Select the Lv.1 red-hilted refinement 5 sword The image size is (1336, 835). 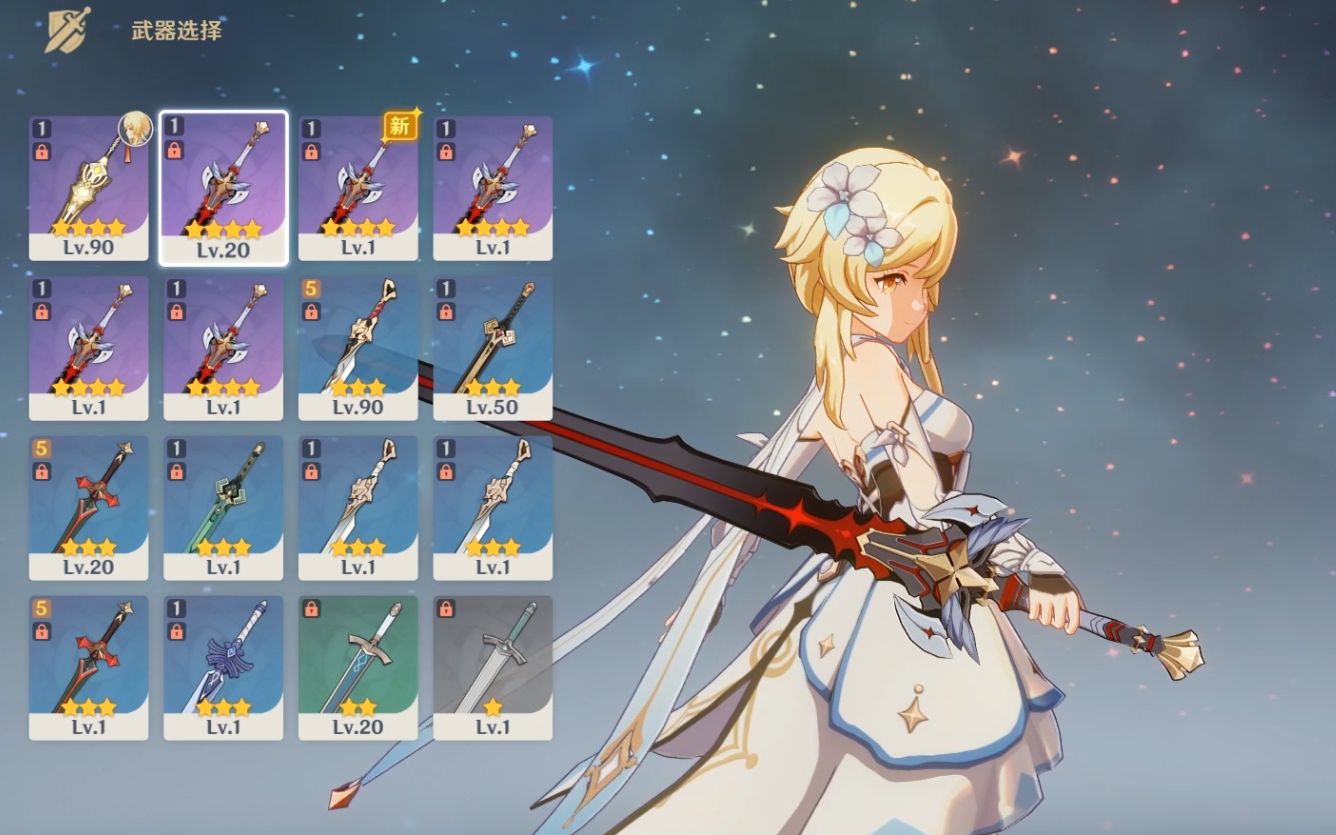coord(88,667)
